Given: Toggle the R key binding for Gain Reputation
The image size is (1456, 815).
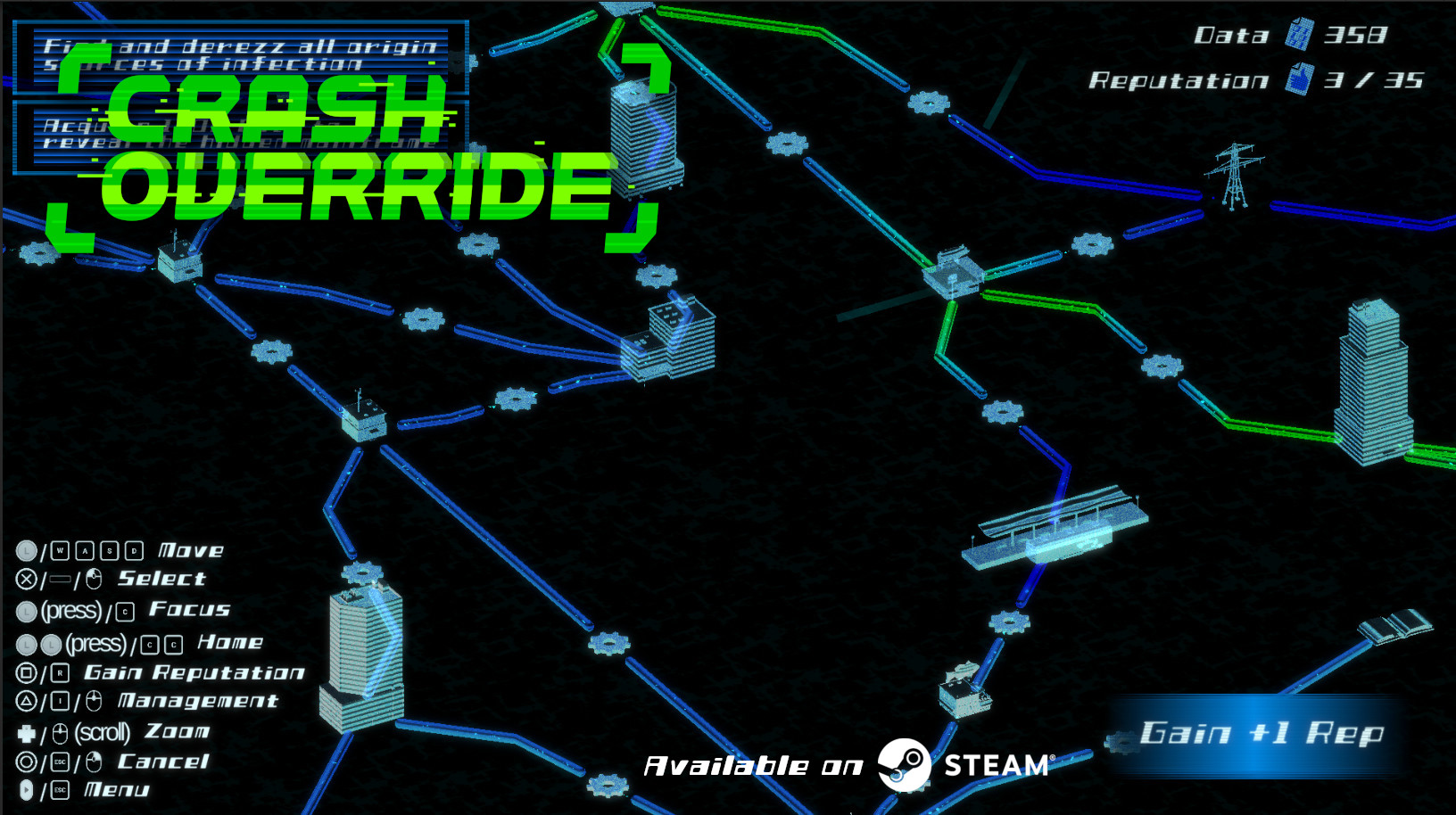Looking at the screenshot, I should click(x=62, y=672).
